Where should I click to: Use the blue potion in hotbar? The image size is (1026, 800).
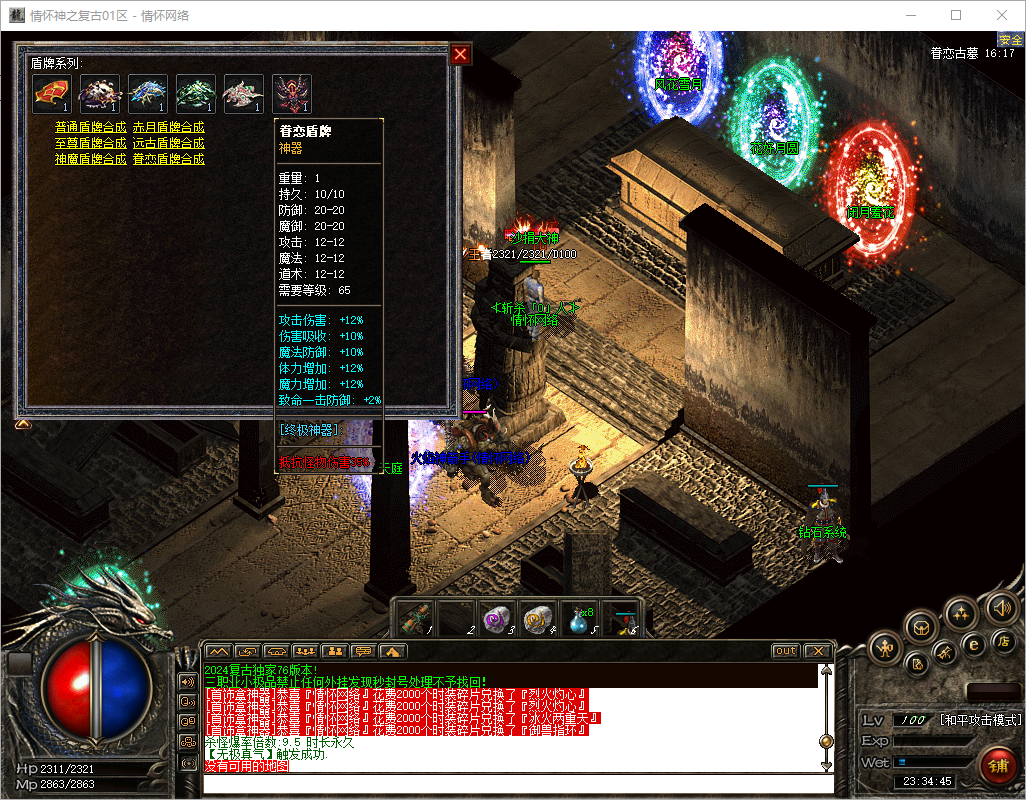580,620
